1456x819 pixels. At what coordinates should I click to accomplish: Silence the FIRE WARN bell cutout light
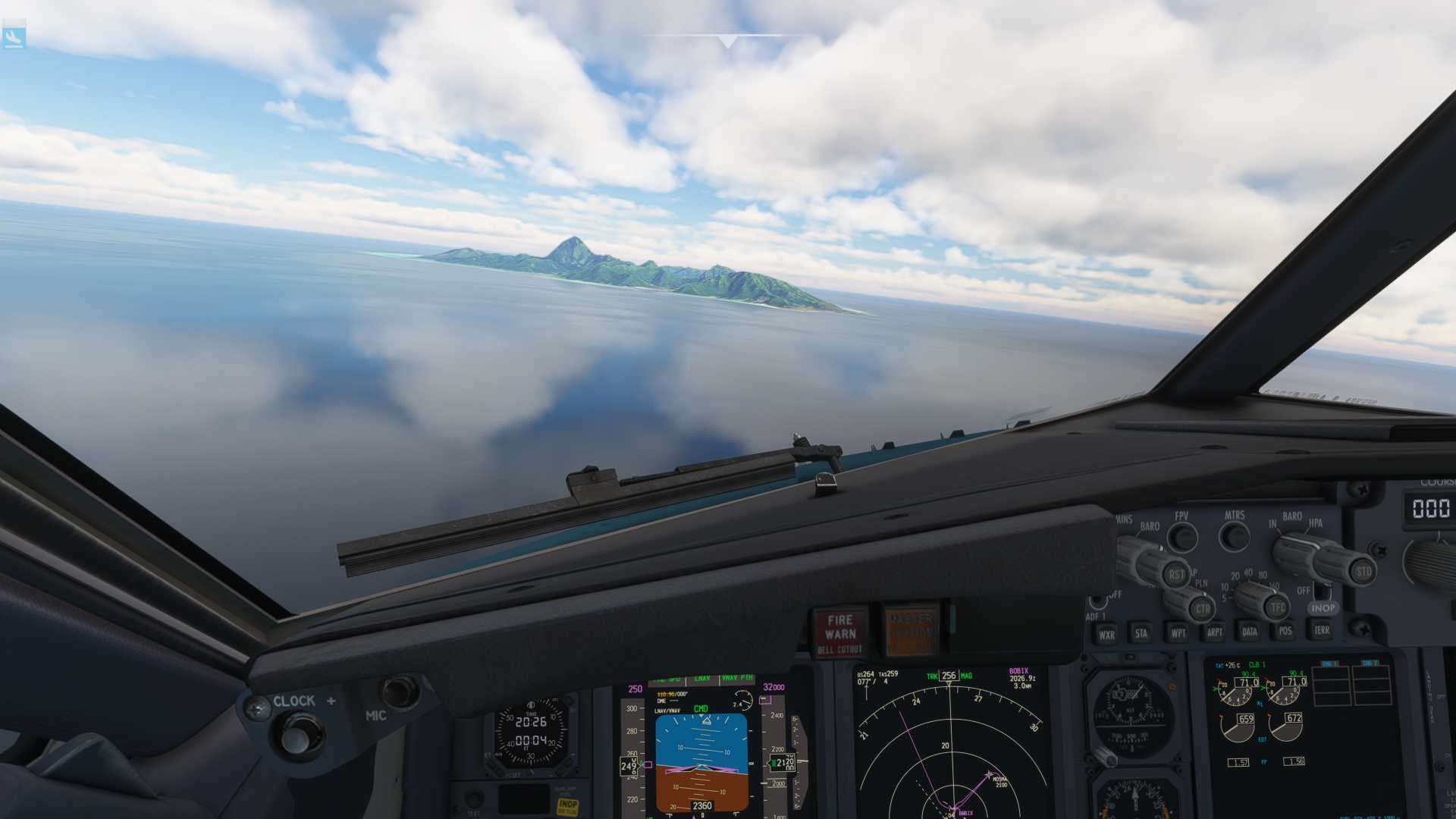coord(839,633)
